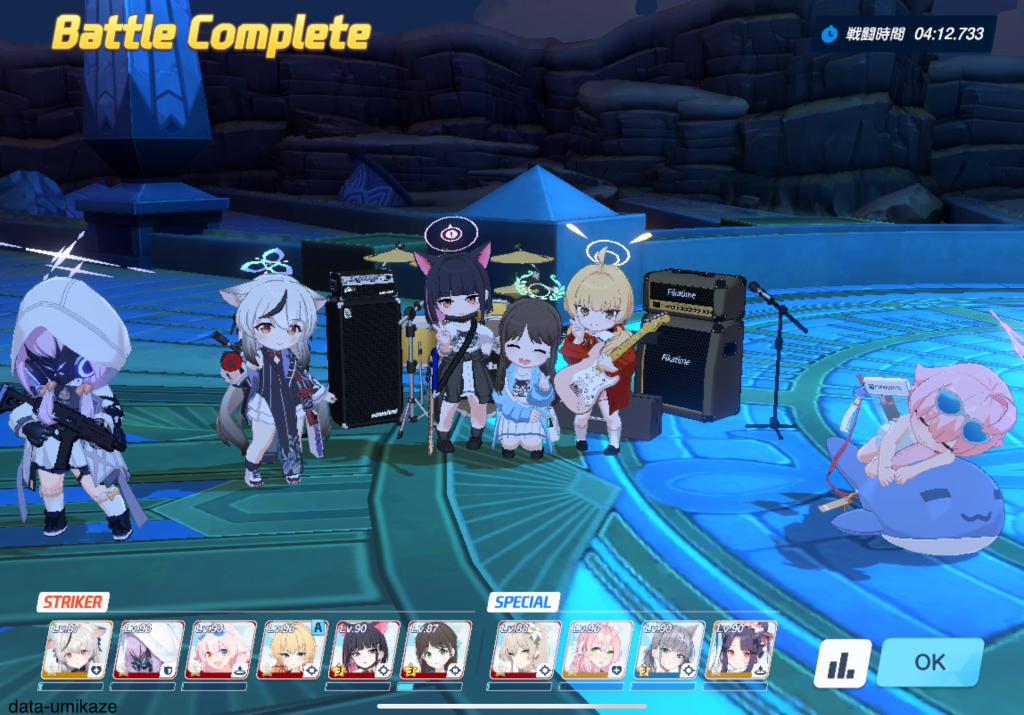Open the battle statistics bar-chart button
Viewport: 1024px width, 715px height.
(841, 663)
